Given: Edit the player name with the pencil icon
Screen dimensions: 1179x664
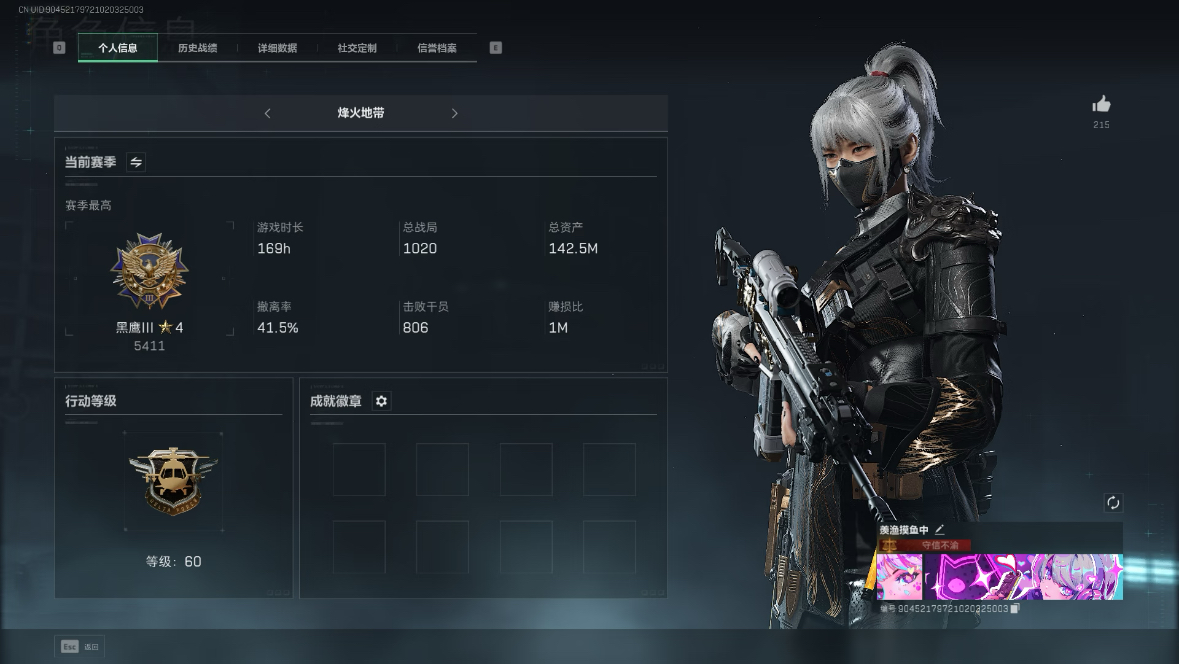Looking at the screenshot, I should point(939,530).
